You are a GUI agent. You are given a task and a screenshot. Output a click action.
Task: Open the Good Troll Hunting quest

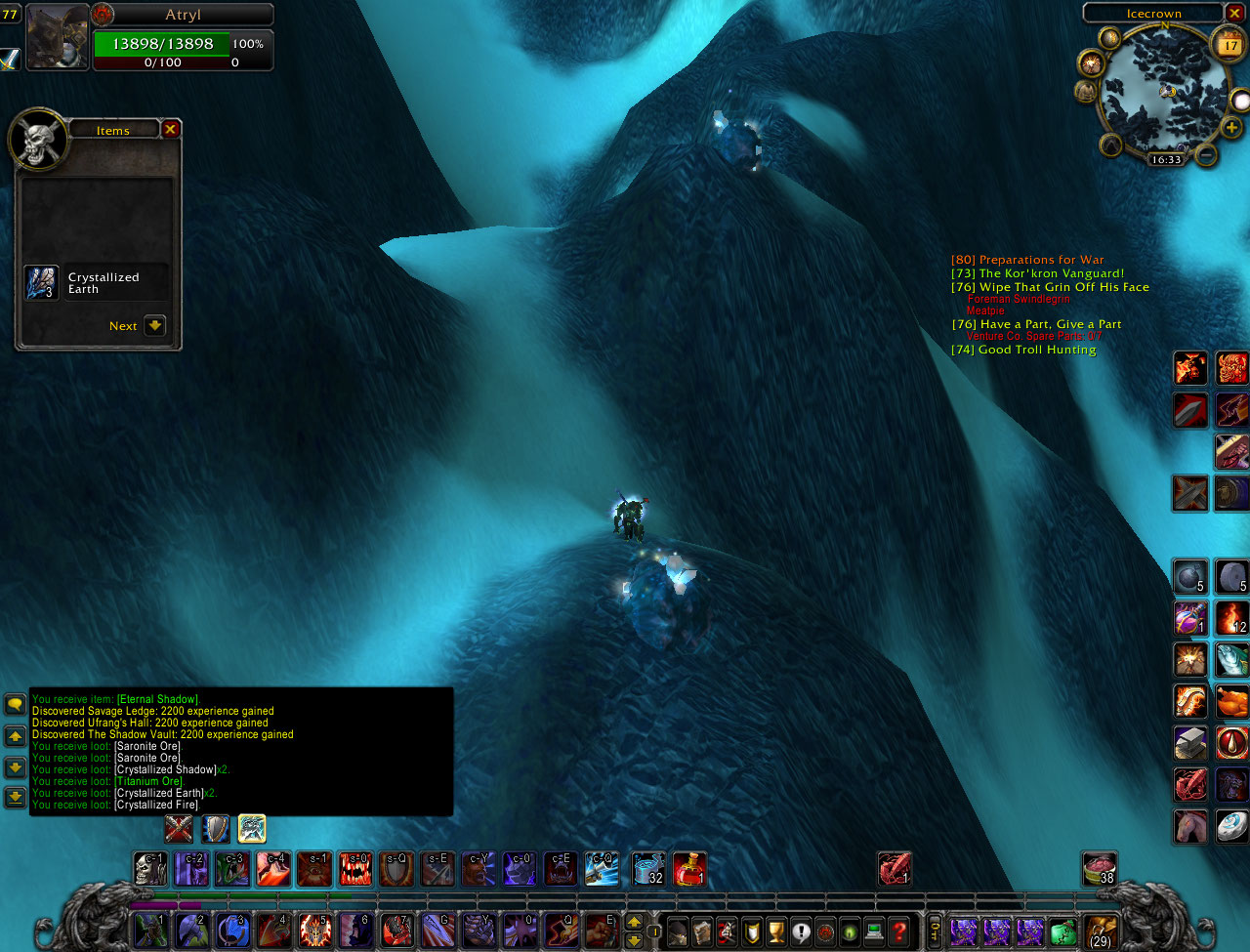[1023, 350]
